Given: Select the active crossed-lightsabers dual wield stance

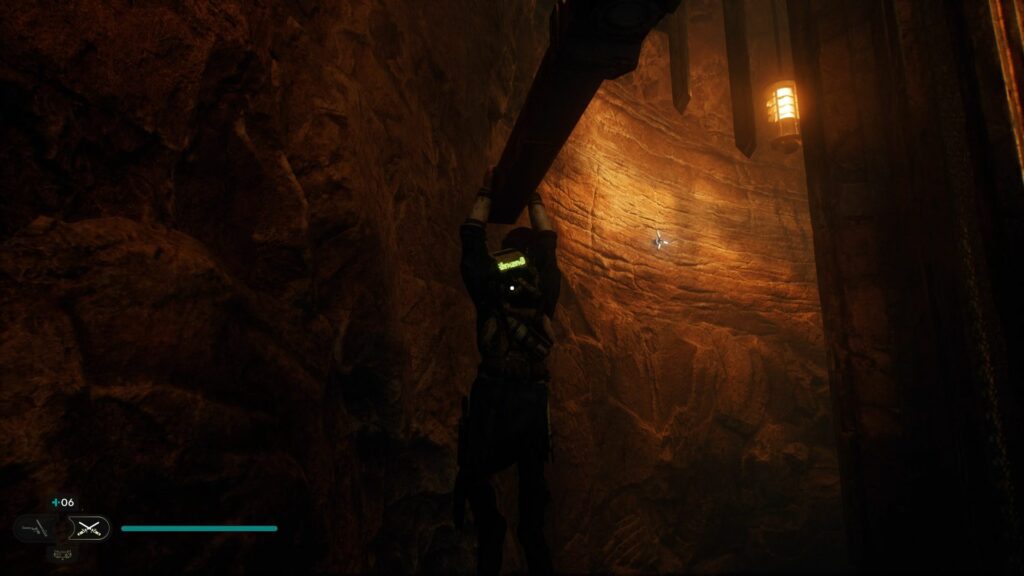Looking at the screenshot, I should click(91, 528).
